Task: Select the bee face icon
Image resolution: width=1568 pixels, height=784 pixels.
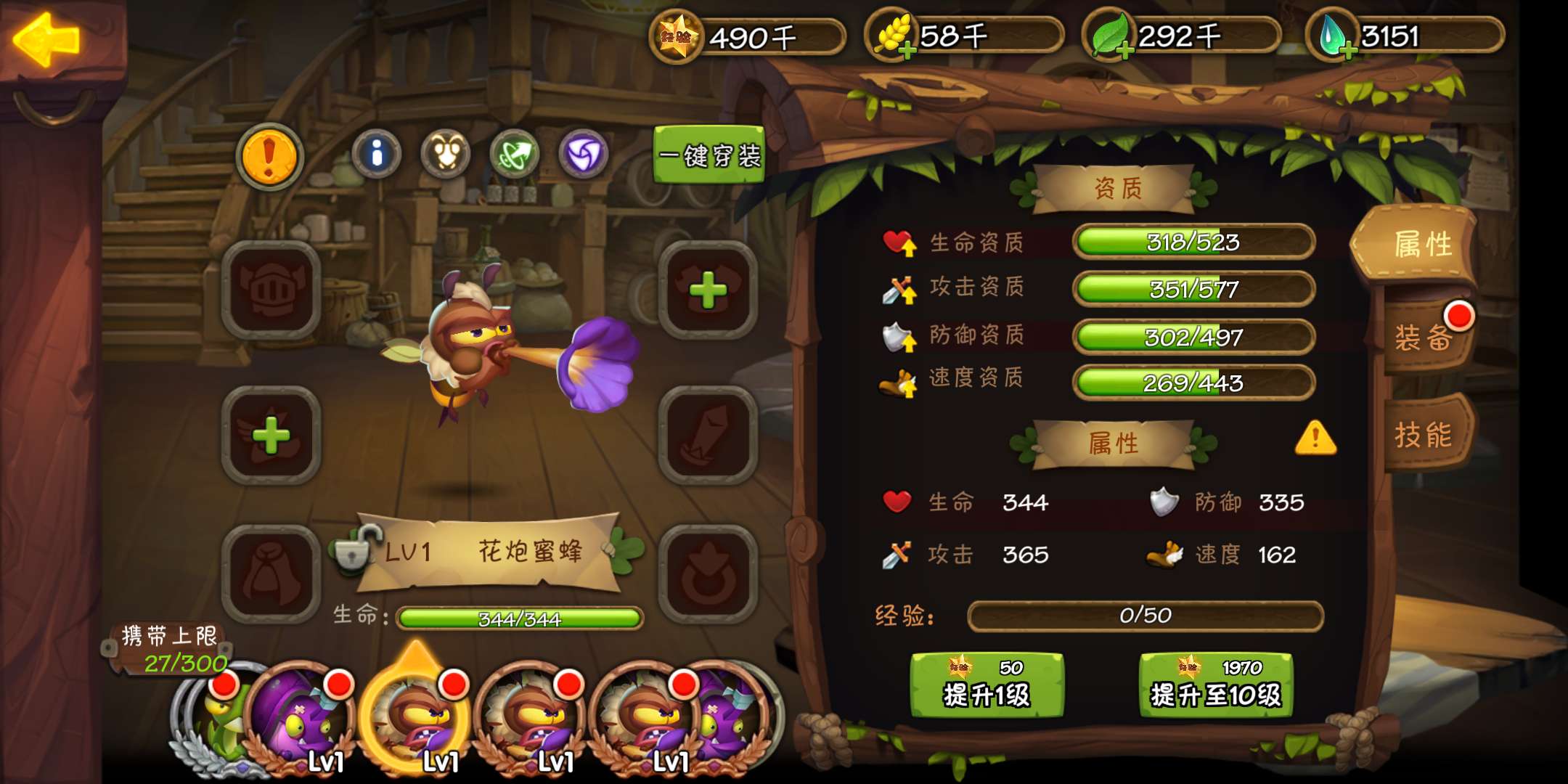Action: 446,153
